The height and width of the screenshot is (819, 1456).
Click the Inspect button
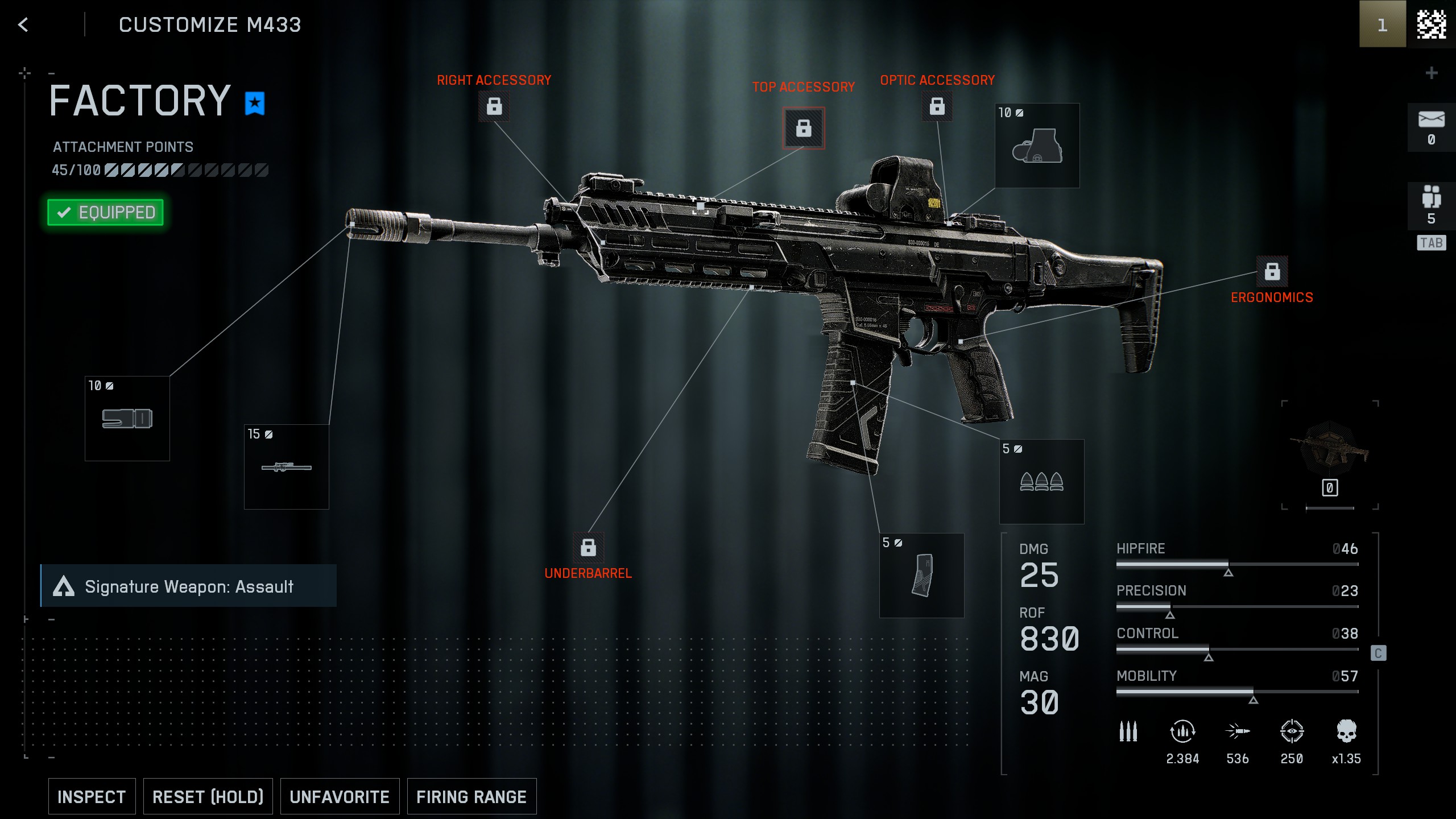point(92,796)
